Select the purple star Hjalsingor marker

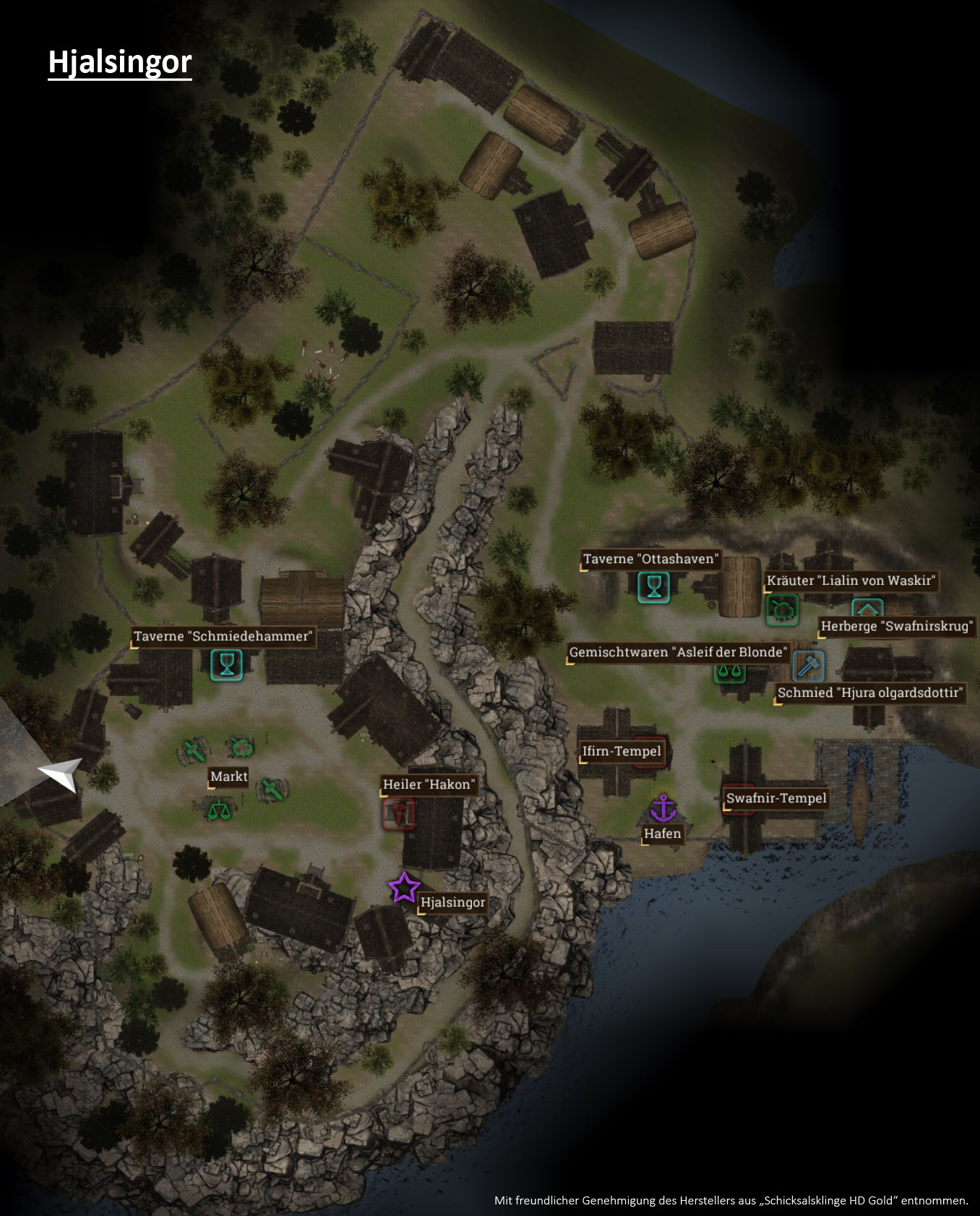[404, 888]
